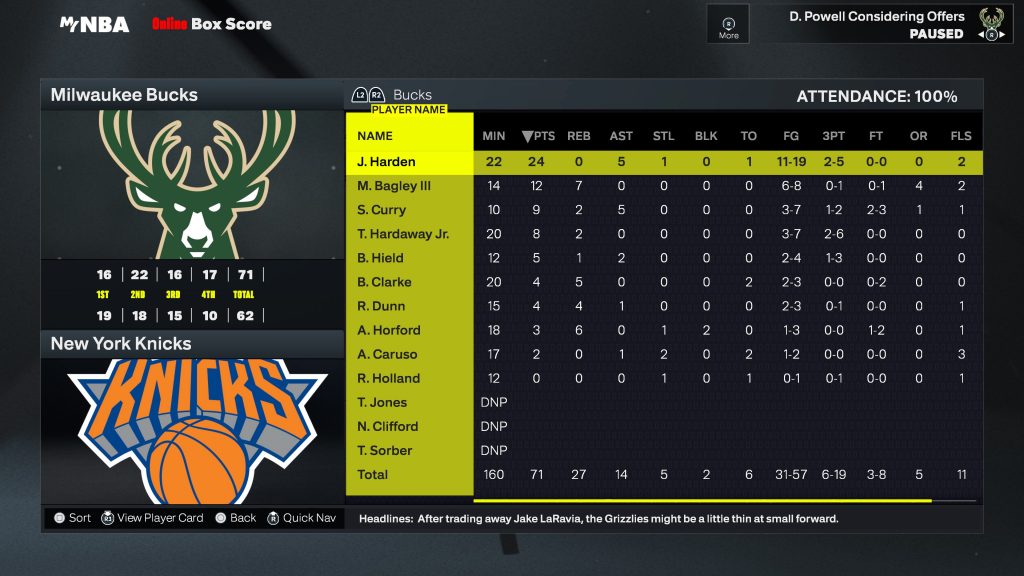Select the New York Knicks team panel
The width and height of the screenshot is (1024, 576).
192,343
